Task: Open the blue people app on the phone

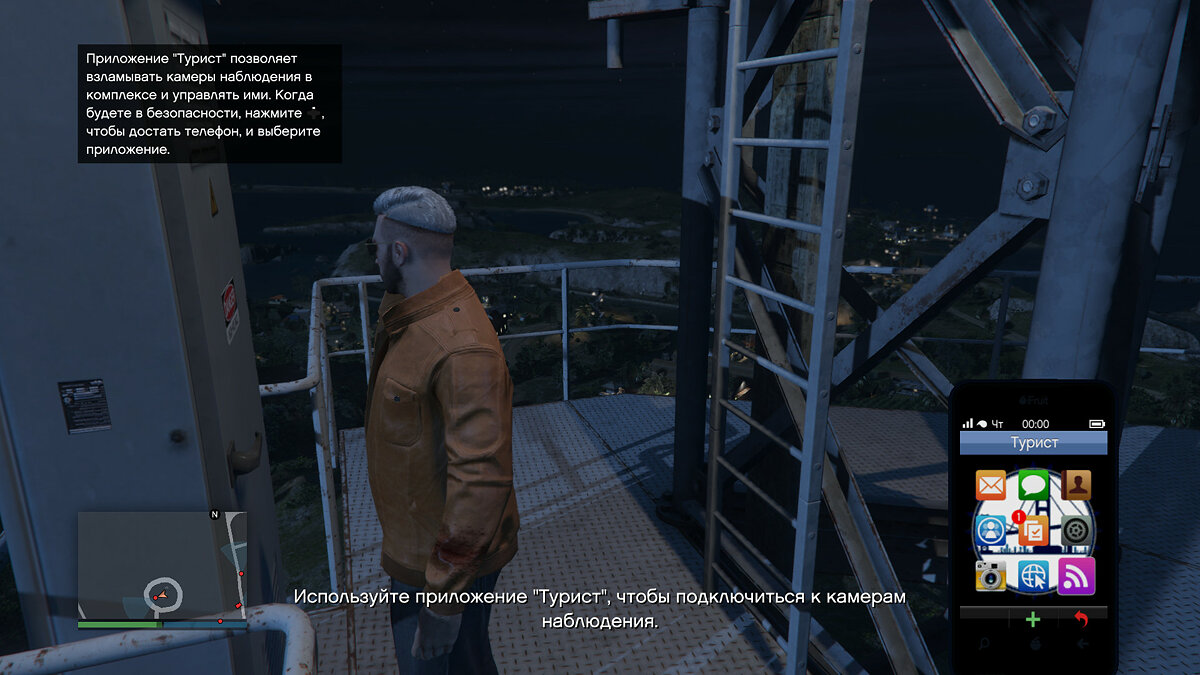Action: [x=991, y=531]
